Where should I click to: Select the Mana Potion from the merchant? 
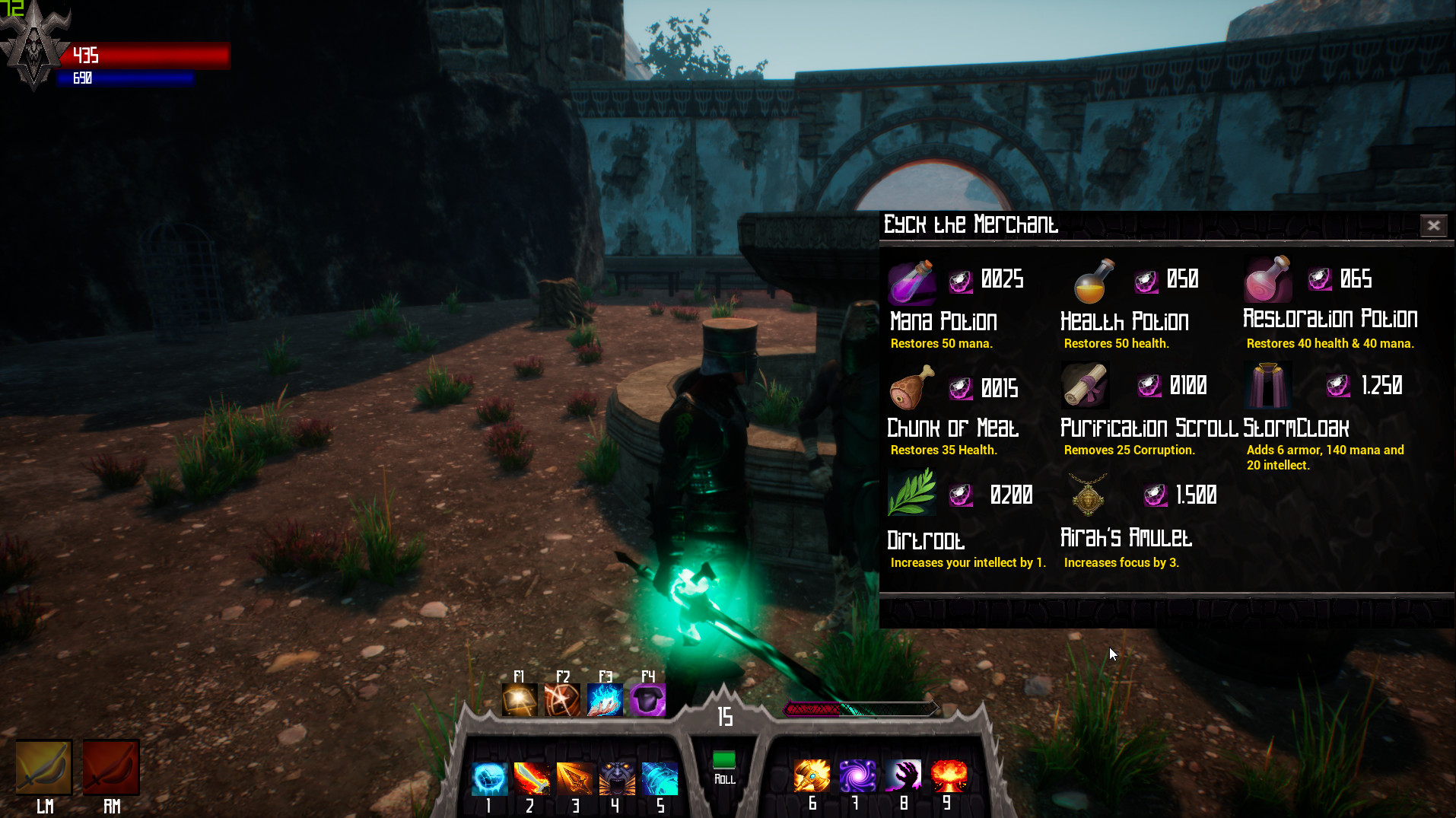[911, 282]
